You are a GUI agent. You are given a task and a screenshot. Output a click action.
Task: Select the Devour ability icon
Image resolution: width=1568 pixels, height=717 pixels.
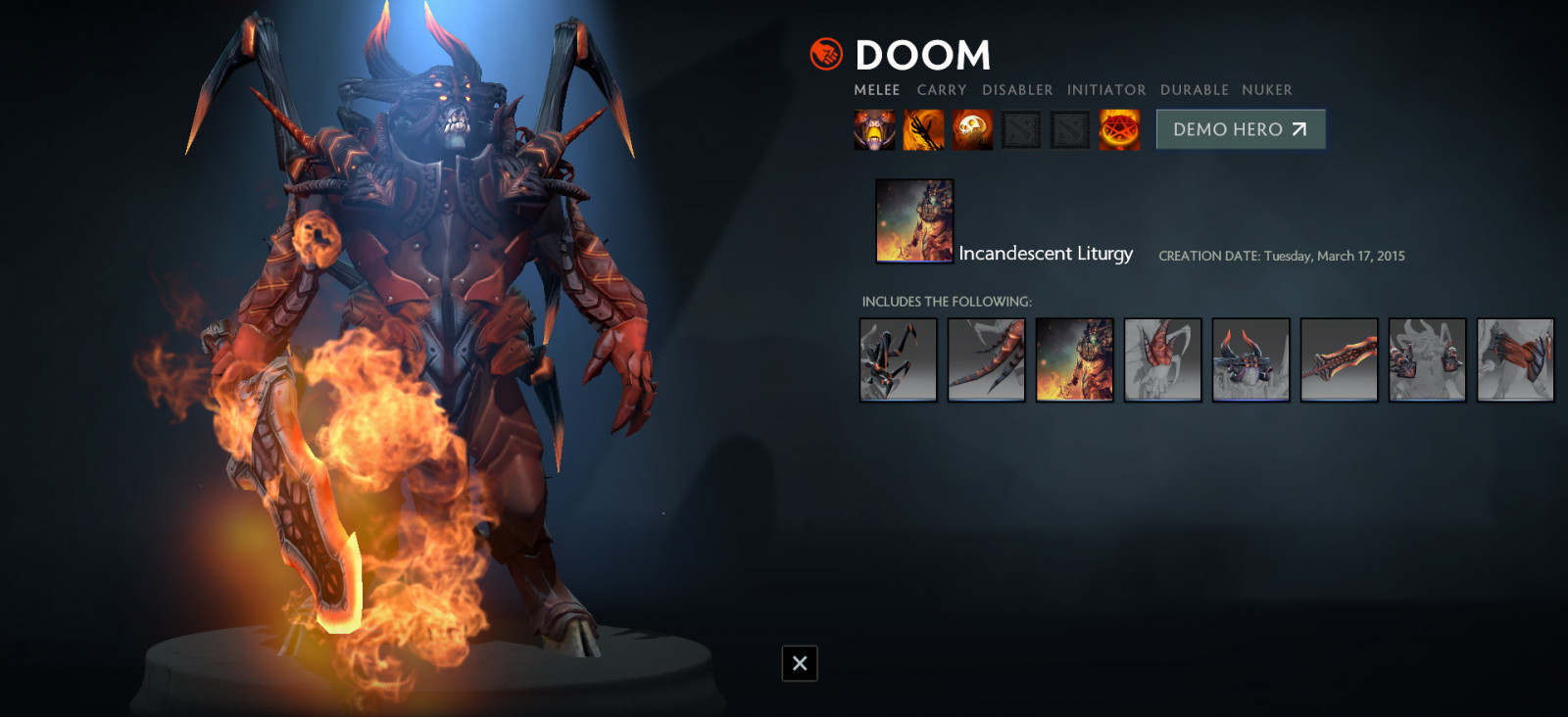pyautogui.click(x=874, y=129)
